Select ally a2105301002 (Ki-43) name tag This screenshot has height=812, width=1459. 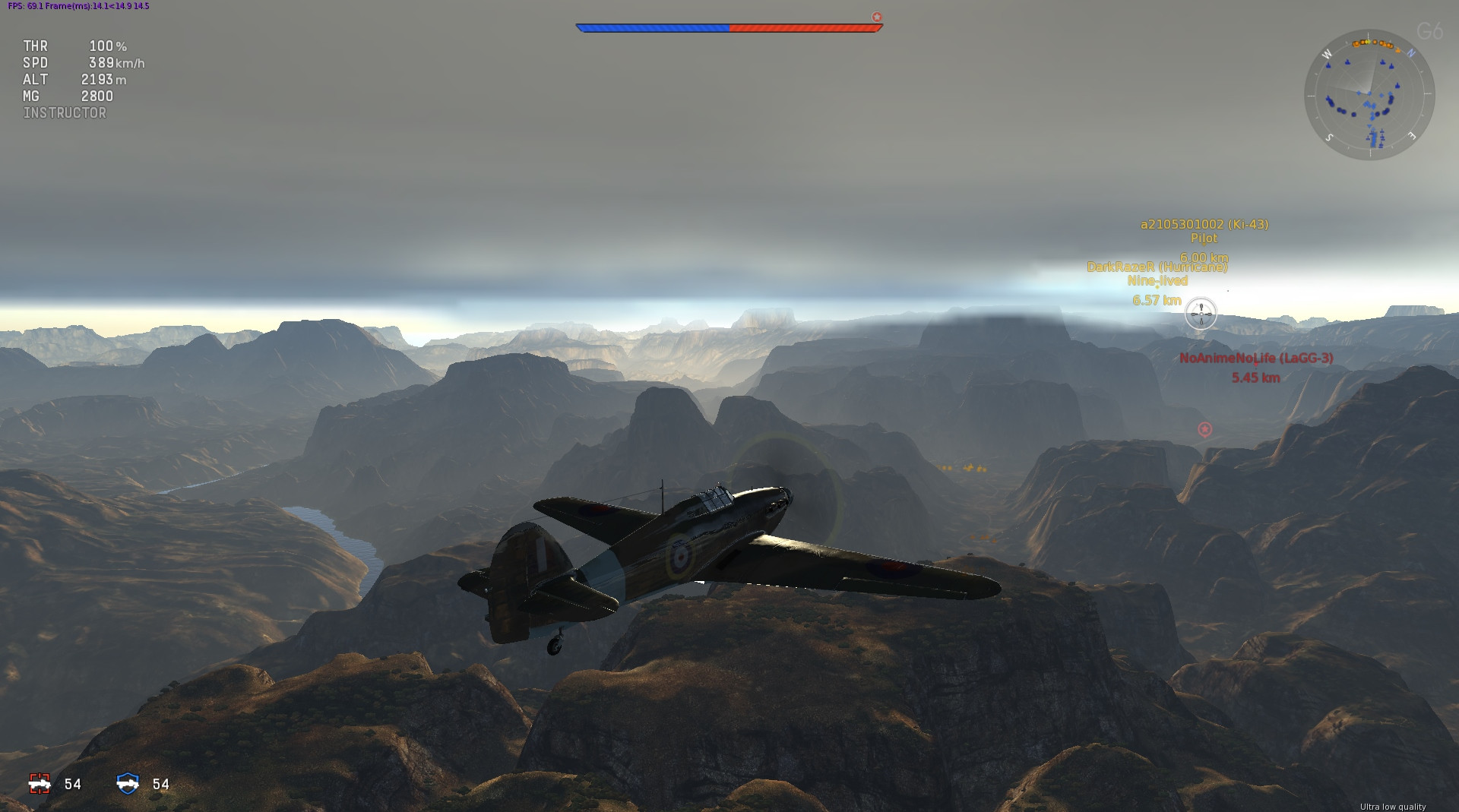(1204, 224)
